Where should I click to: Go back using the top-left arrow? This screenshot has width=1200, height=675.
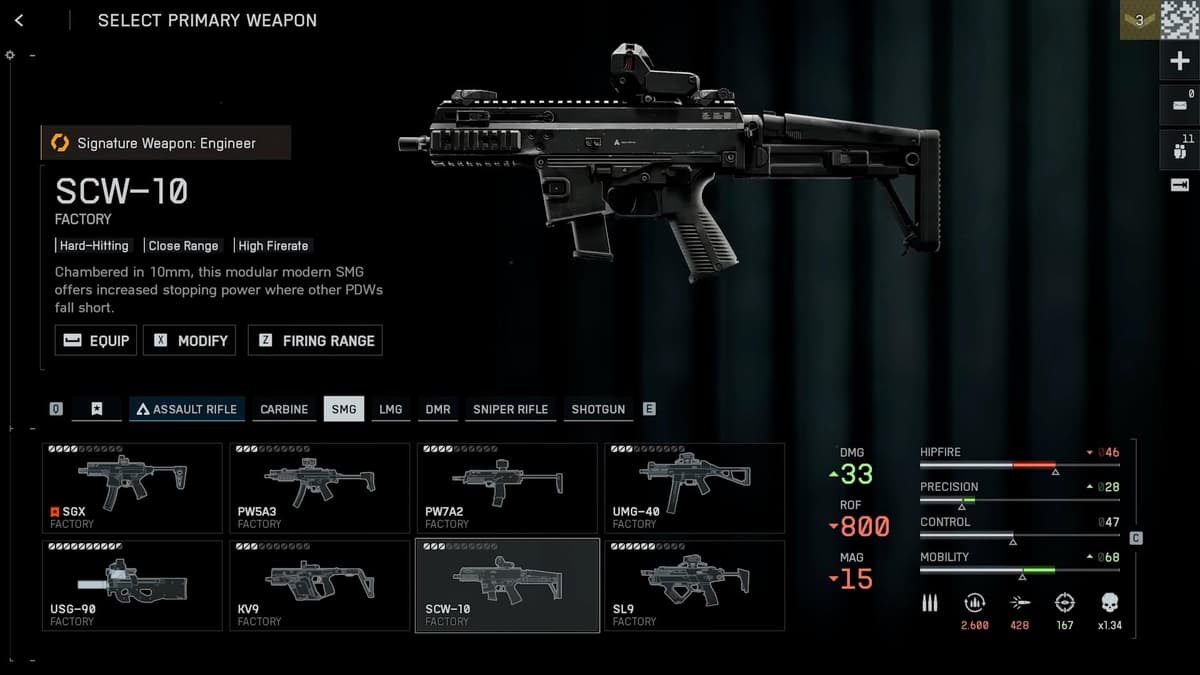click(19, 20)
